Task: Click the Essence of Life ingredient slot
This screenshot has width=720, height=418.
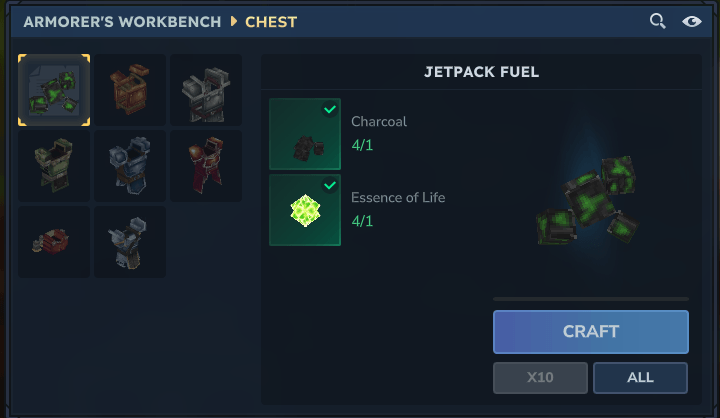Action: tap(305, 210)
